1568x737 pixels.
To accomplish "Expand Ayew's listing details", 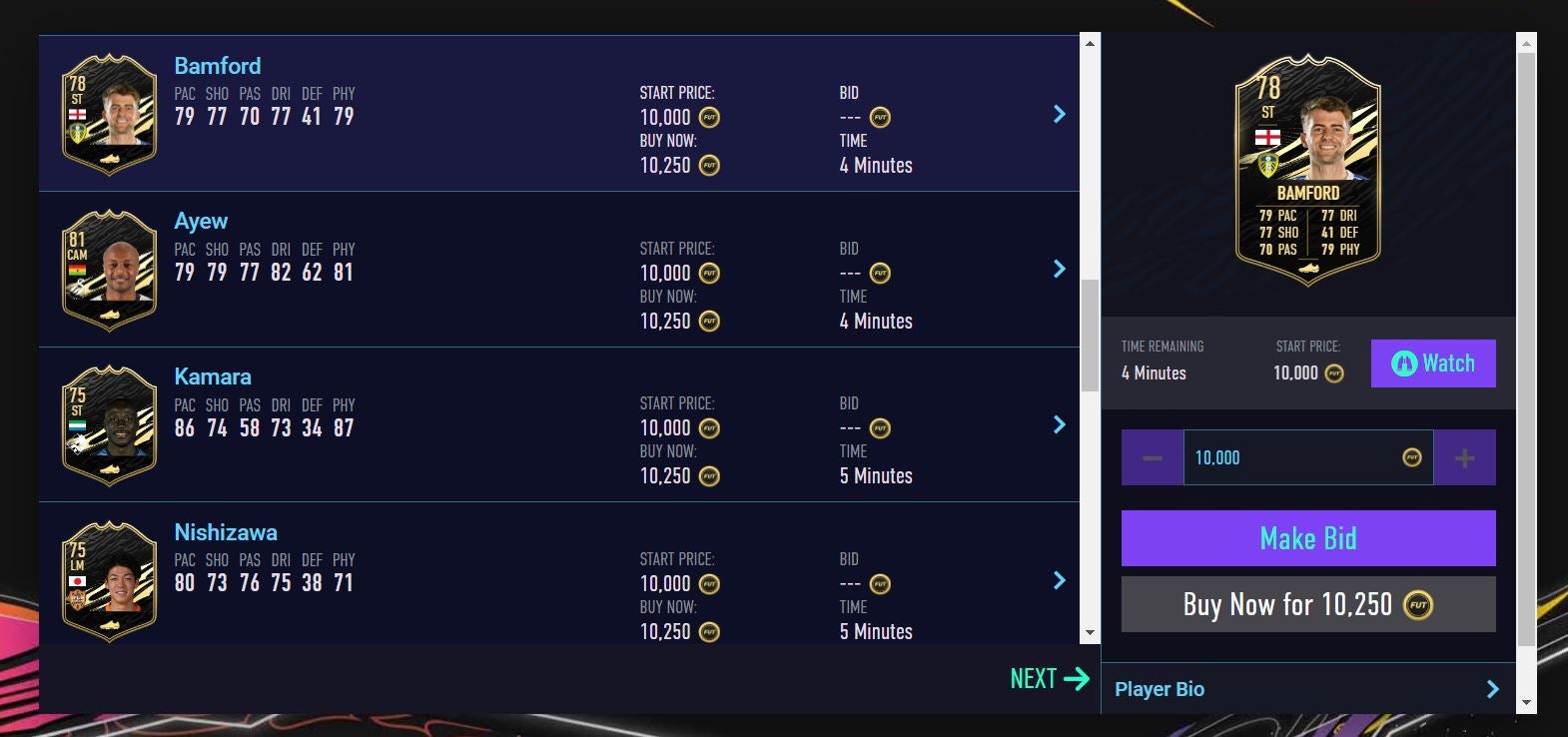I will coord(1059,269).
